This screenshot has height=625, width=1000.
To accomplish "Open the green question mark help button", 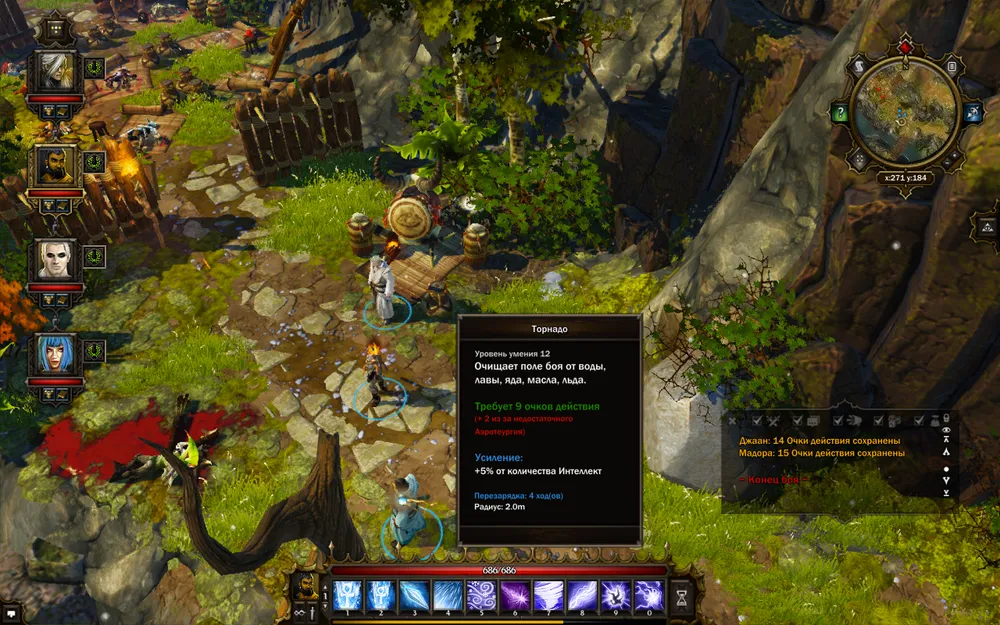I will [841, 113].
